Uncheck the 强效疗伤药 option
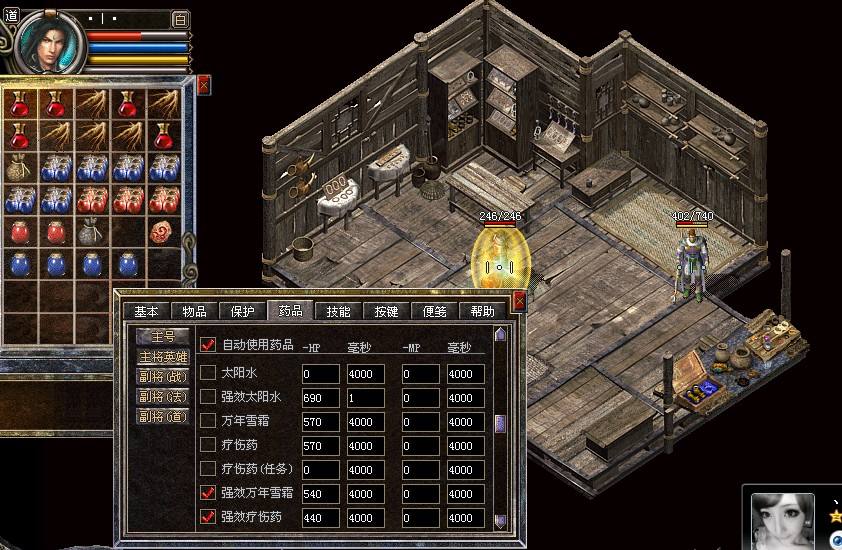Image resolution: width=842 pixels, height=550 pixels. 209,517
